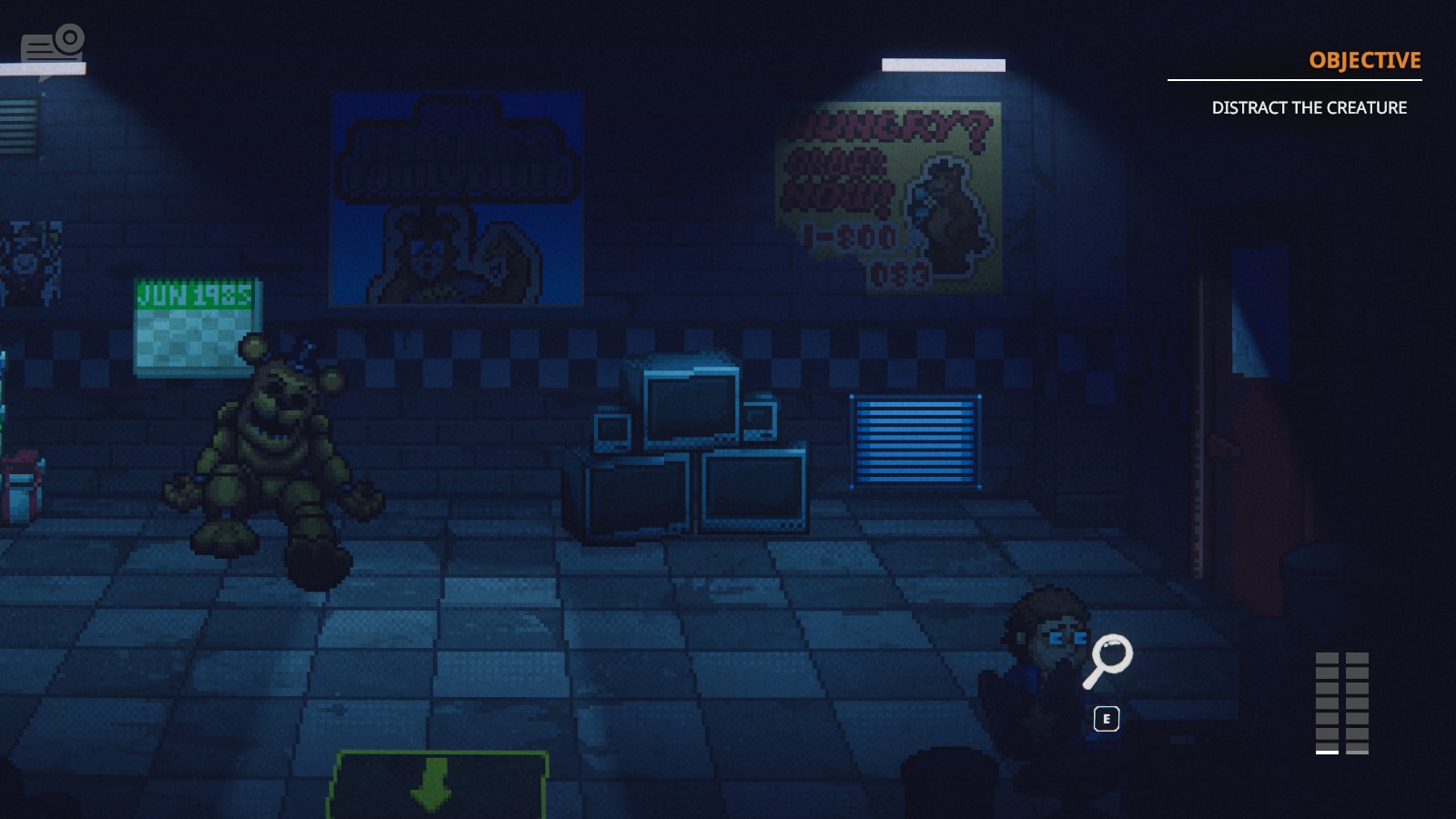Click the projector log icon top-left
Screen dimensions: 1456x819
(50, 39)
